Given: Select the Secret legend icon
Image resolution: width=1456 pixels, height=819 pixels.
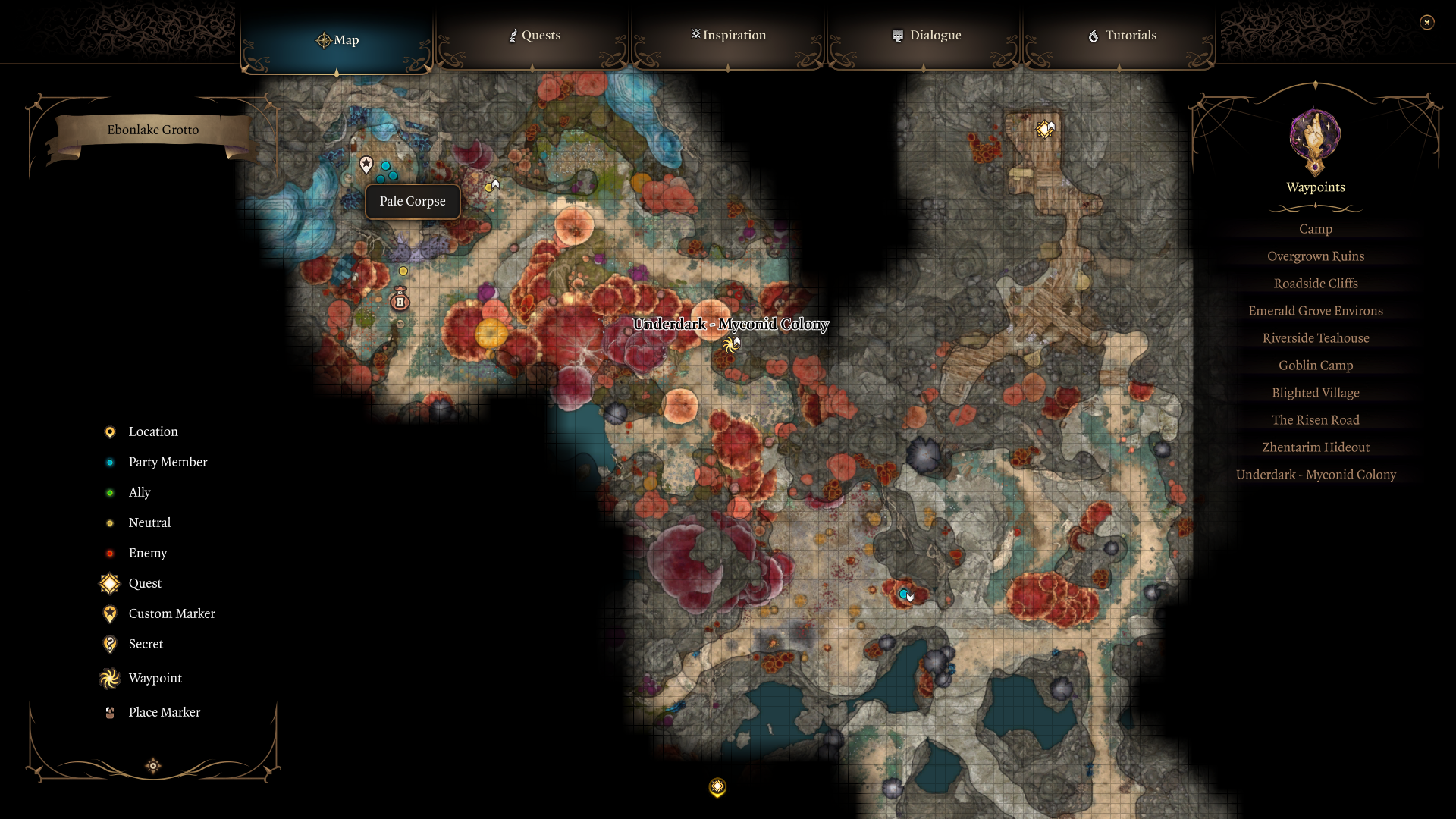Looking at the screenshot, I should [109, 644].
